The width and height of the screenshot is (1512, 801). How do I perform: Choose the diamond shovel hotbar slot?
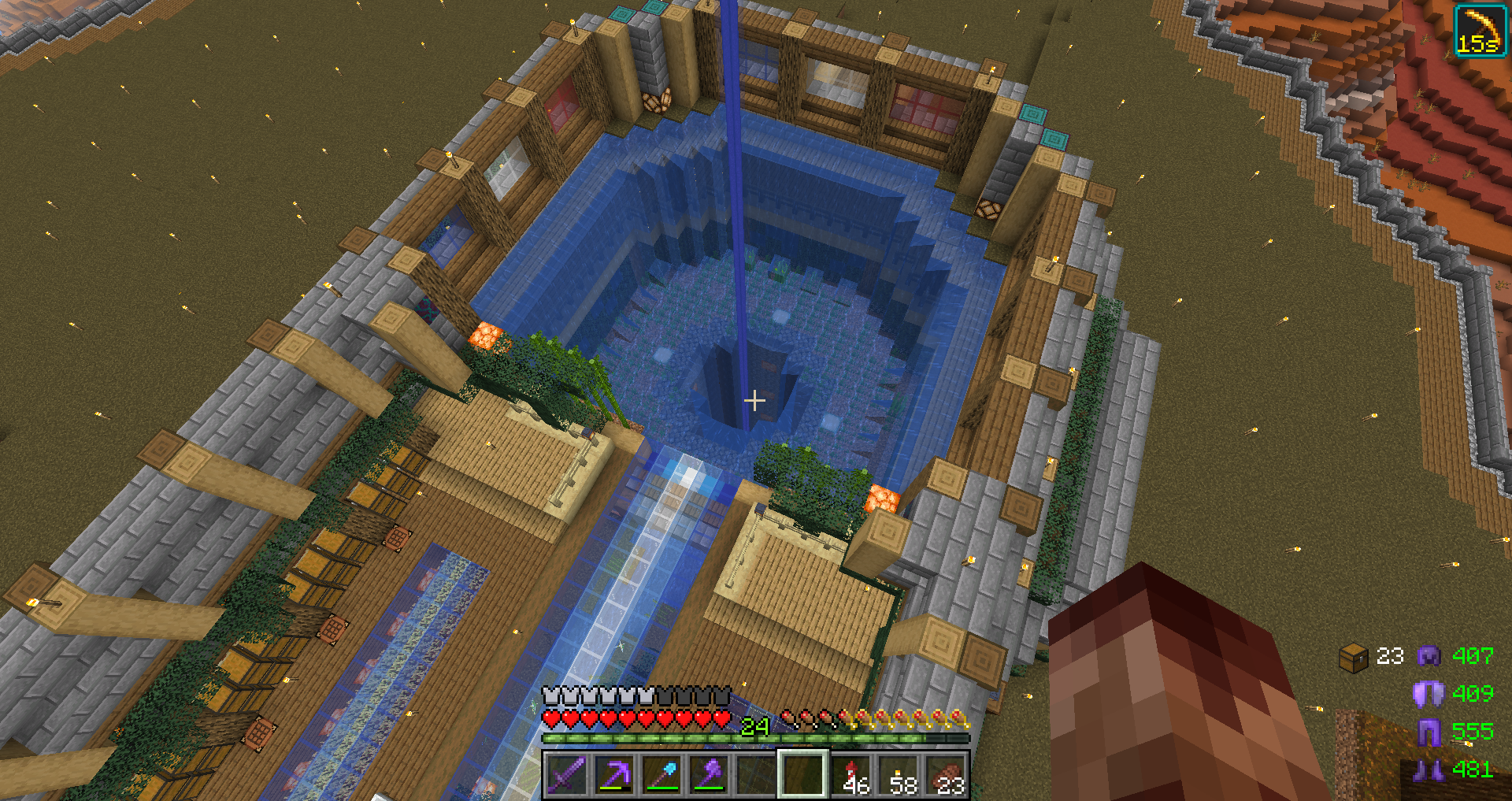(x=661, y=774)
